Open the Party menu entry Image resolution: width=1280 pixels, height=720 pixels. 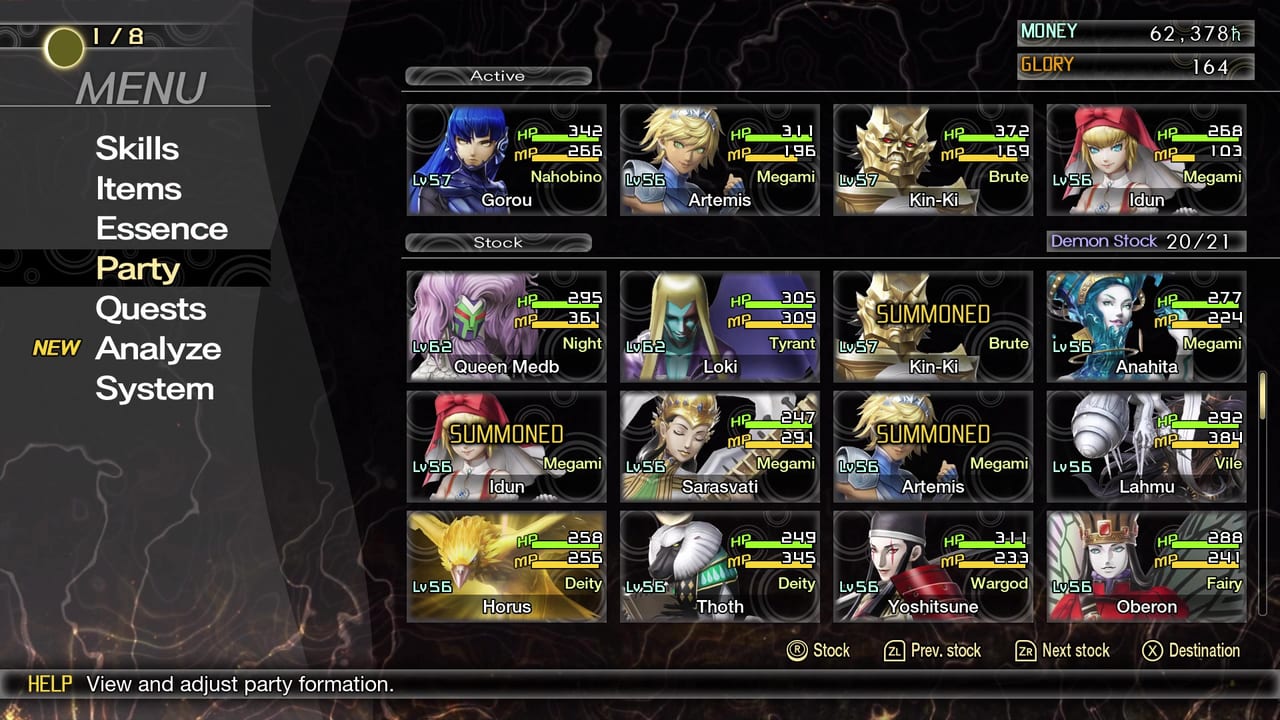pyautogui.click(x=137, y=268)
